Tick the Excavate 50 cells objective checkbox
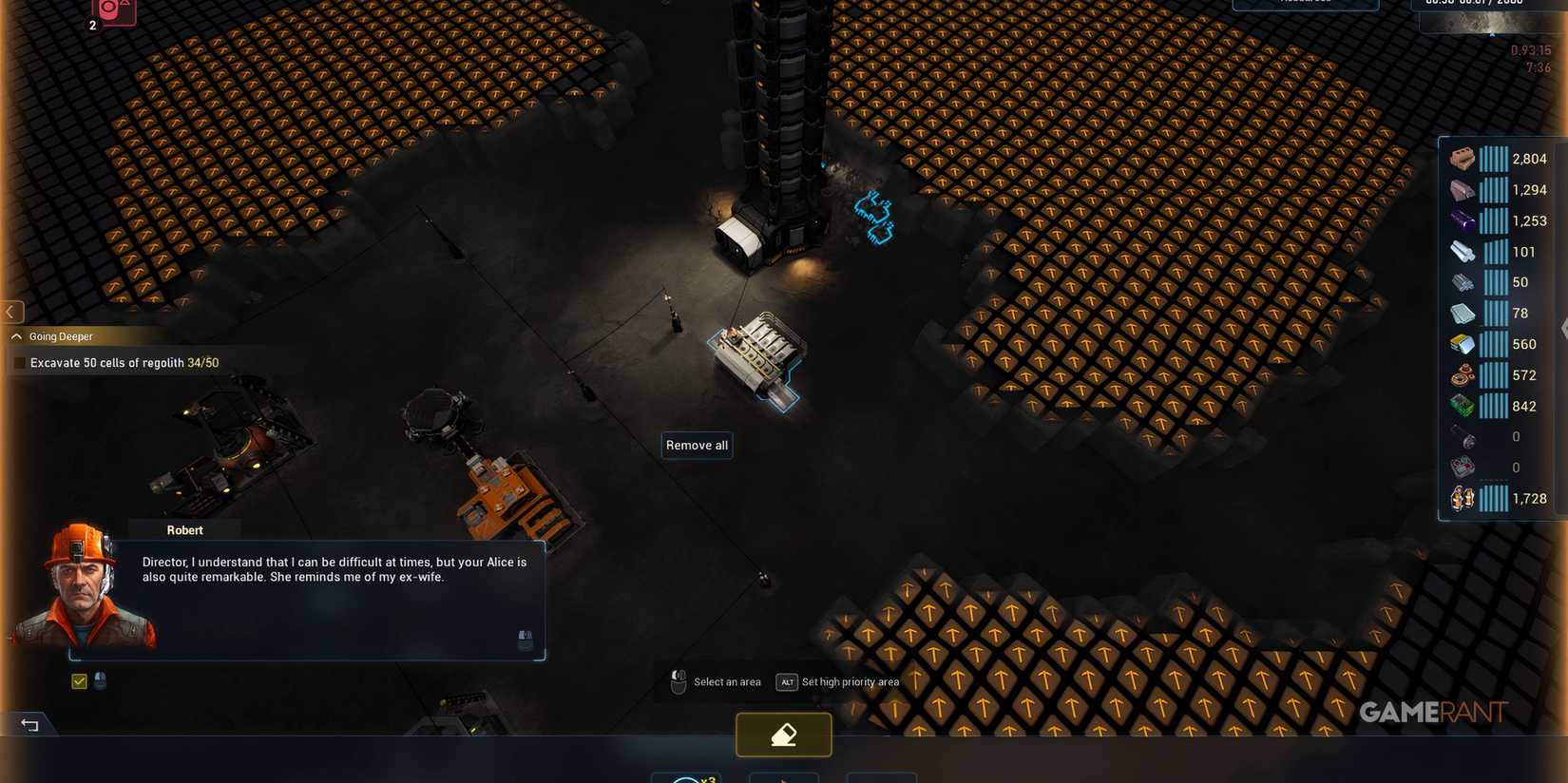 (20, 362)
